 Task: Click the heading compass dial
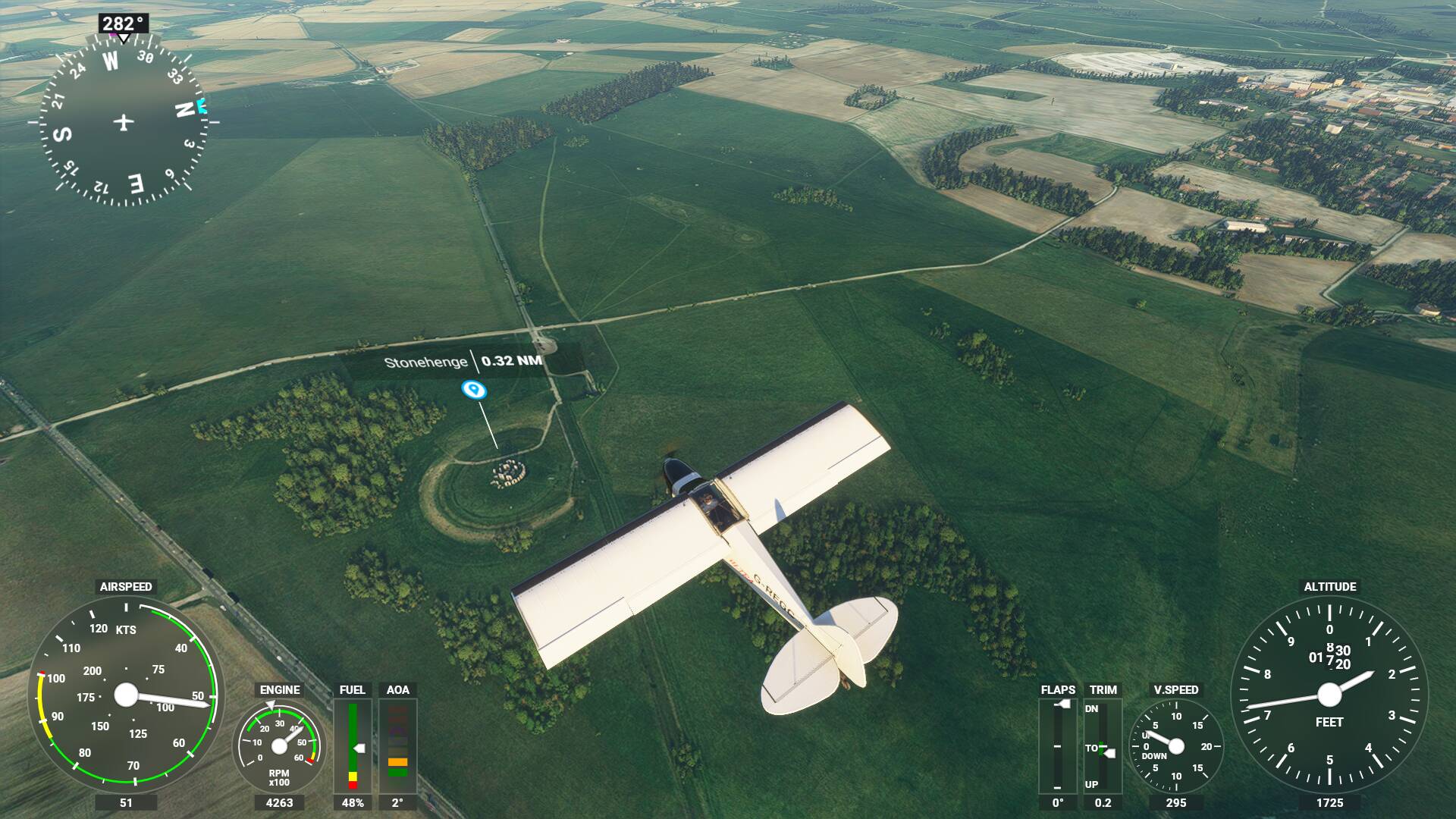124,121
